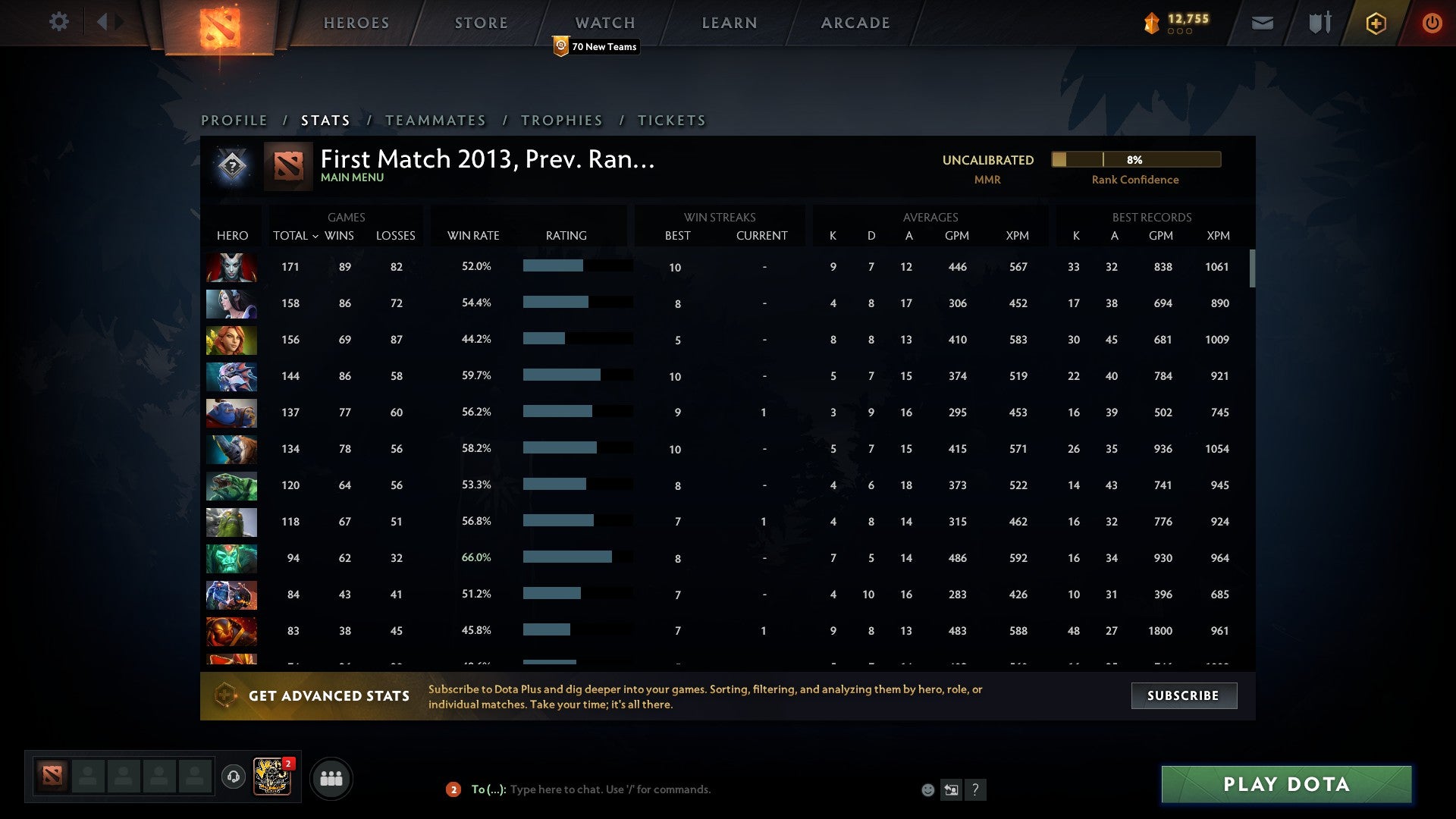The image size is (1456, 819).
Task: Click the Rank Confidence progress bar
Action: [x=1135, y=160]
